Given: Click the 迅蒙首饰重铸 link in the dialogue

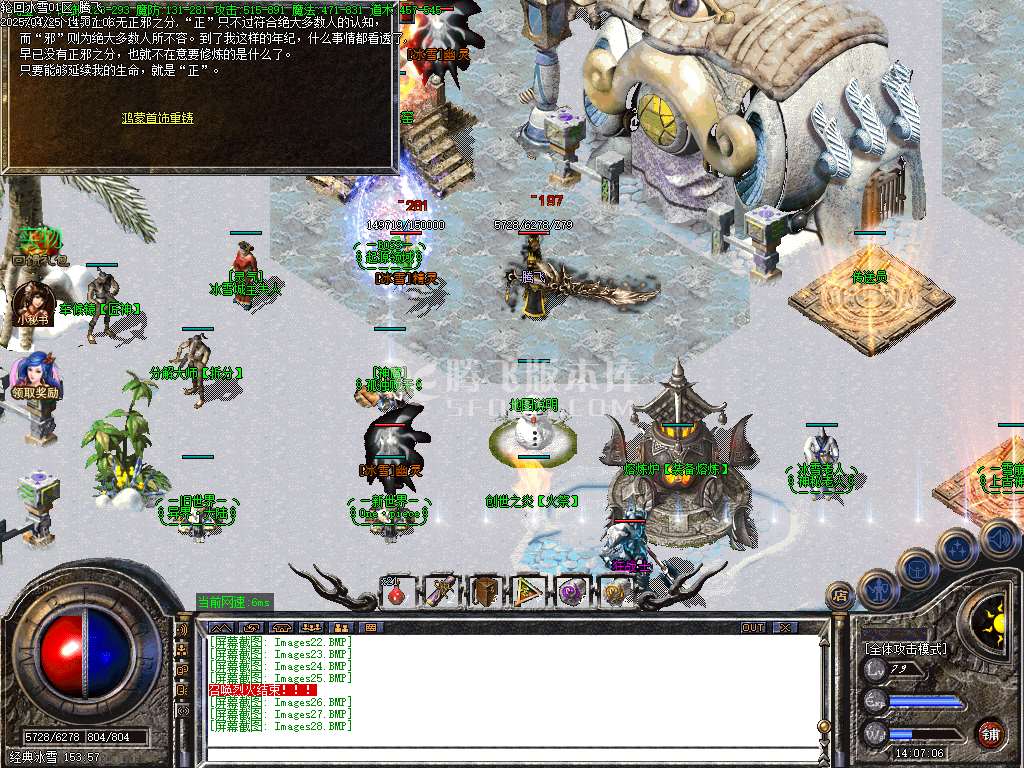Looking at the screenshot, I should 158,118.
